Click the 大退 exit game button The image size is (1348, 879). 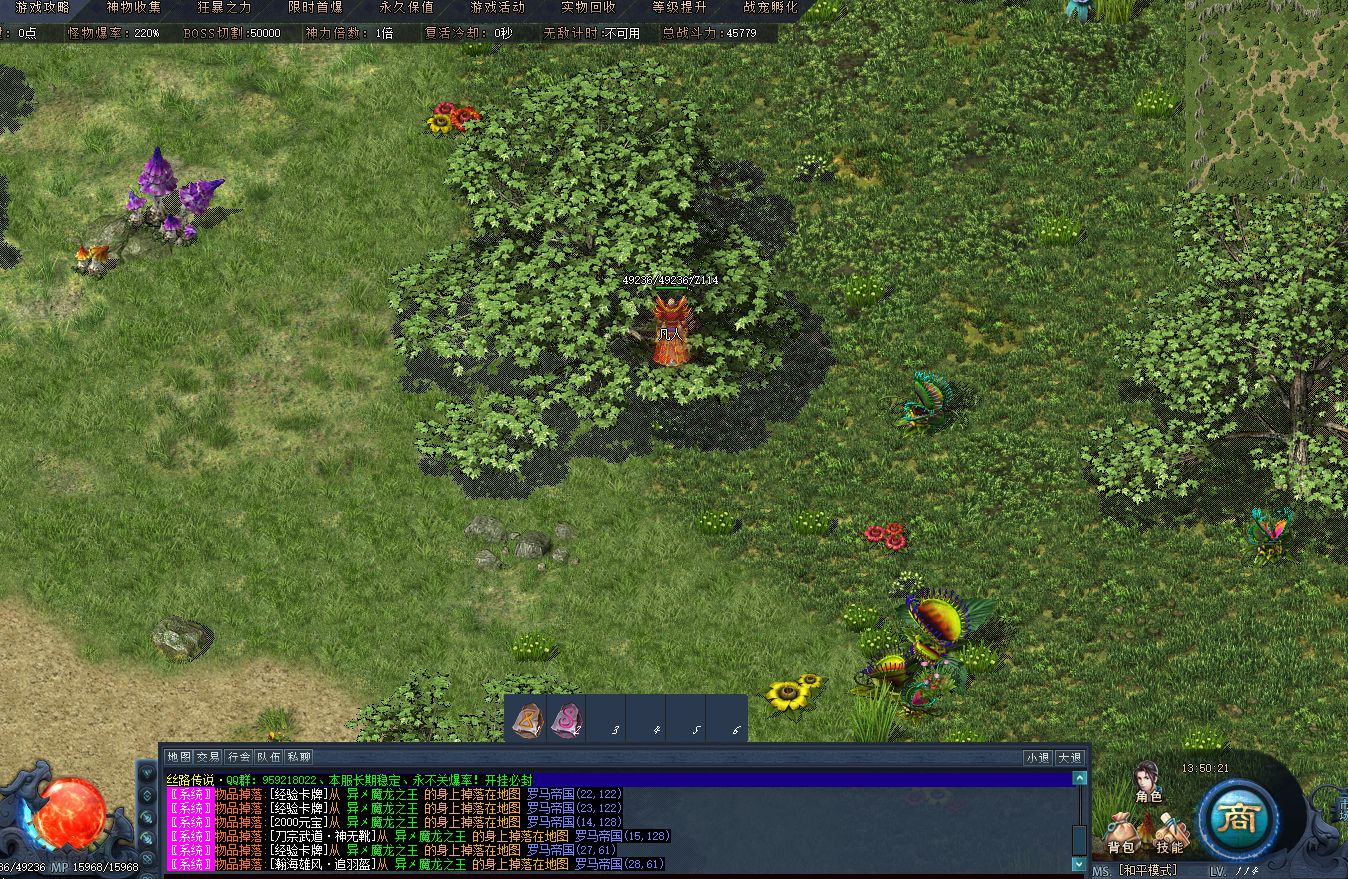coord(1069,757)
